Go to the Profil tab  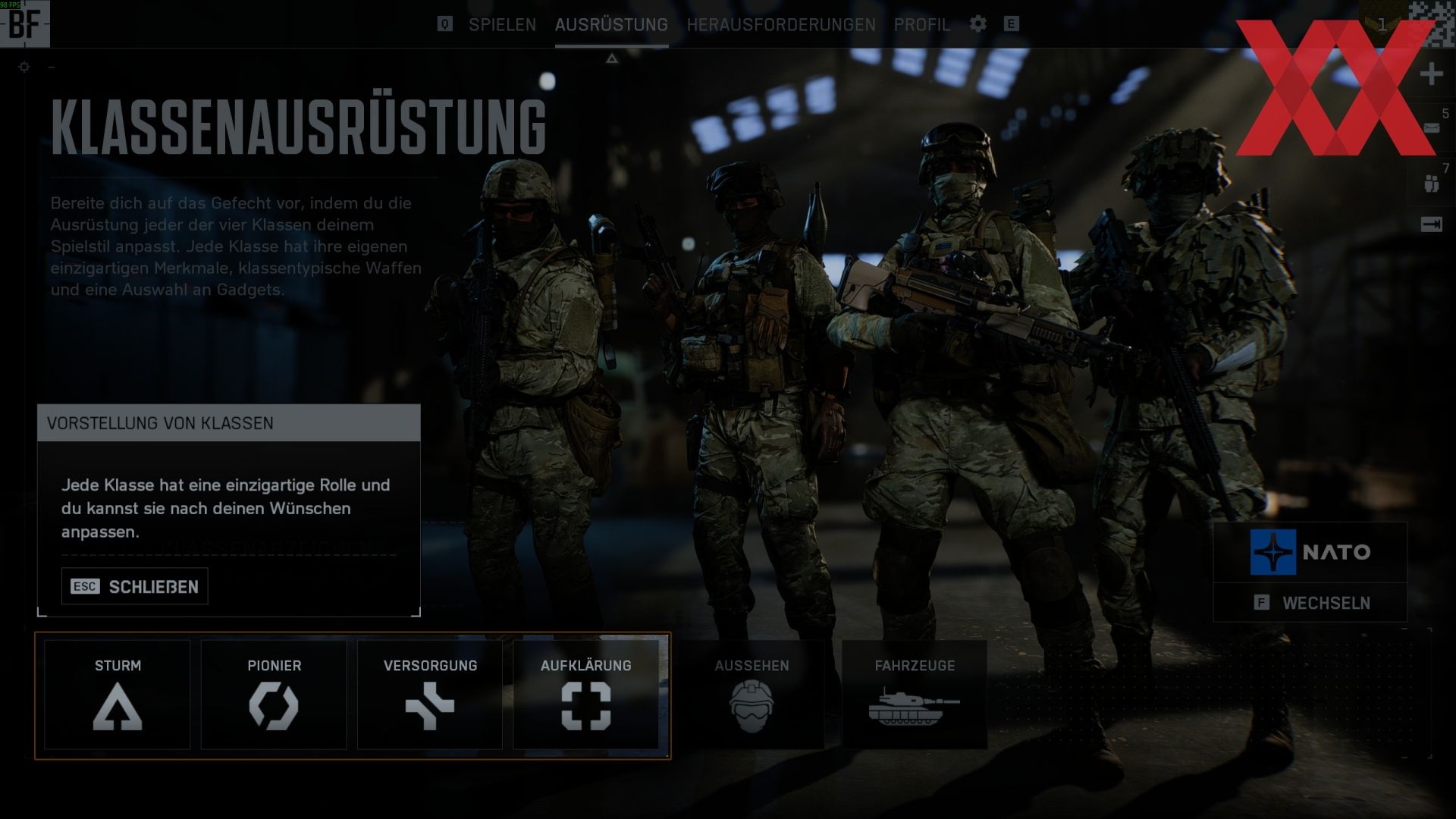(x=921, y=24)
